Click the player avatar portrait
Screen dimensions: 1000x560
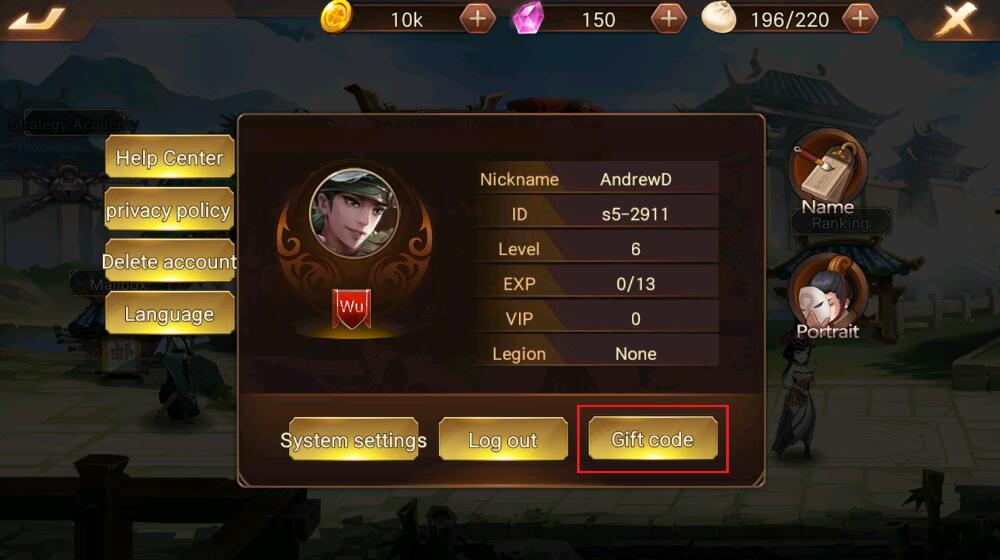[354, 214]
